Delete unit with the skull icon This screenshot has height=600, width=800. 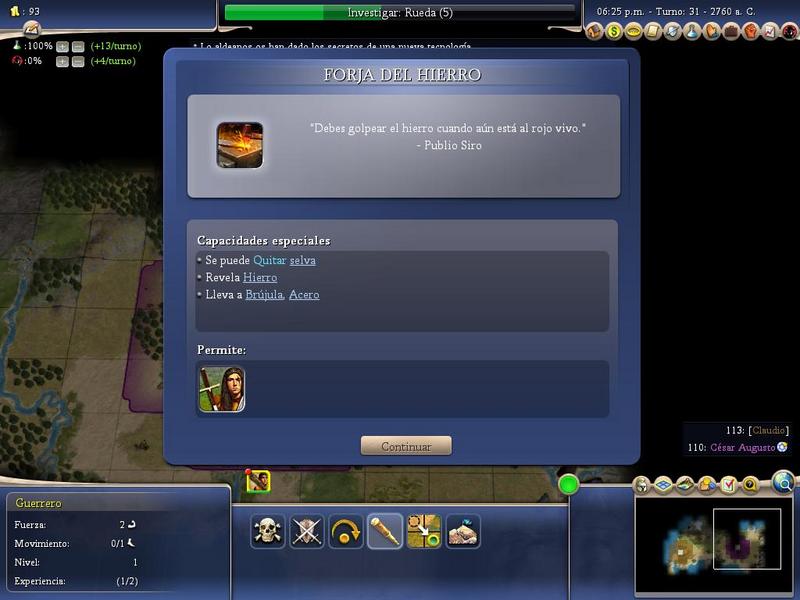click(x=268, y=531)
